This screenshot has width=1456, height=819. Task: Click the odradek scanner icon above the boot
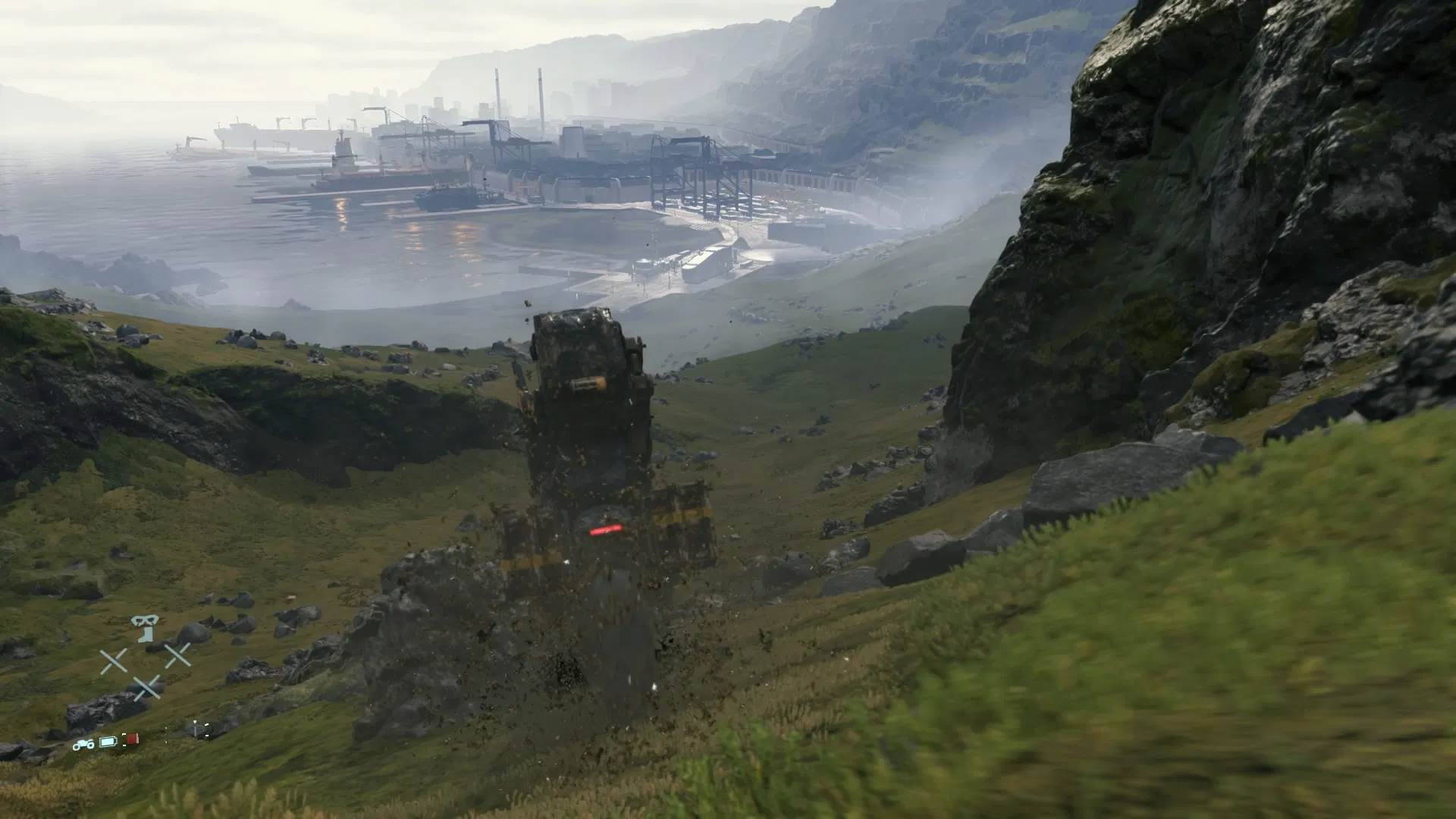pyautogui.click(x=145, y=620)
